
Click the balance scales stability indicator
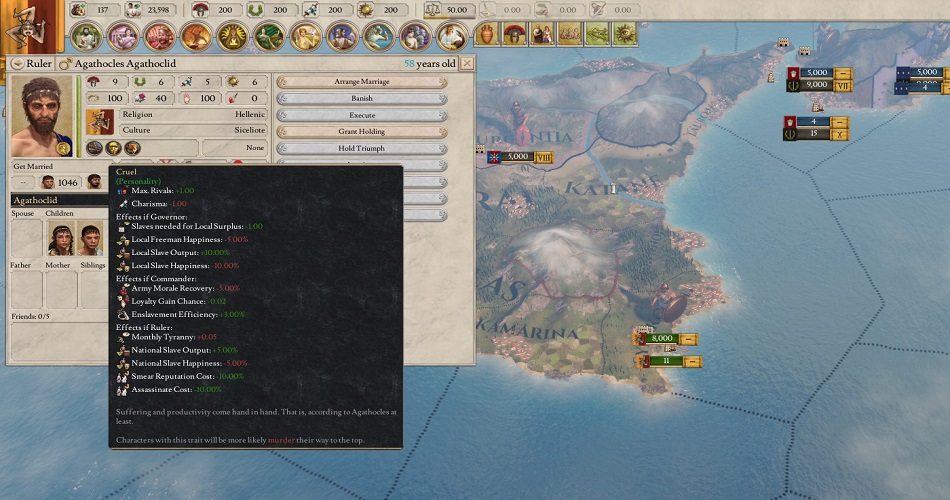click(x=434, y=10)
